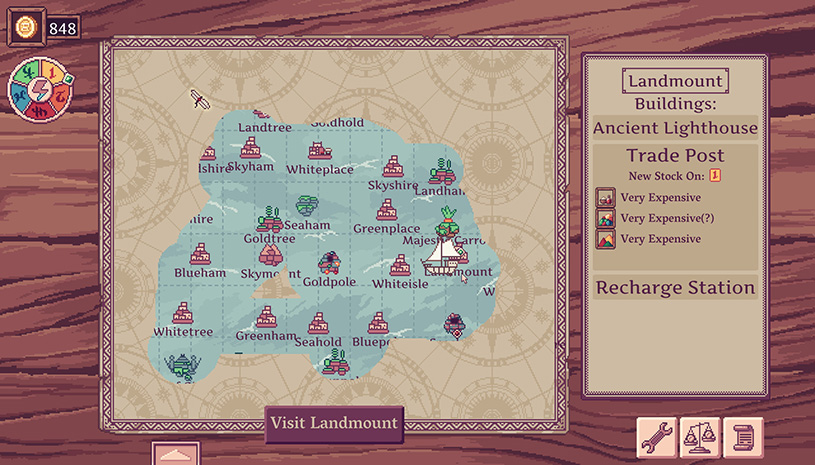This screenshot has width=815, height=465.
Task: Select the Skyshire island marker
Action: (393, 167)
